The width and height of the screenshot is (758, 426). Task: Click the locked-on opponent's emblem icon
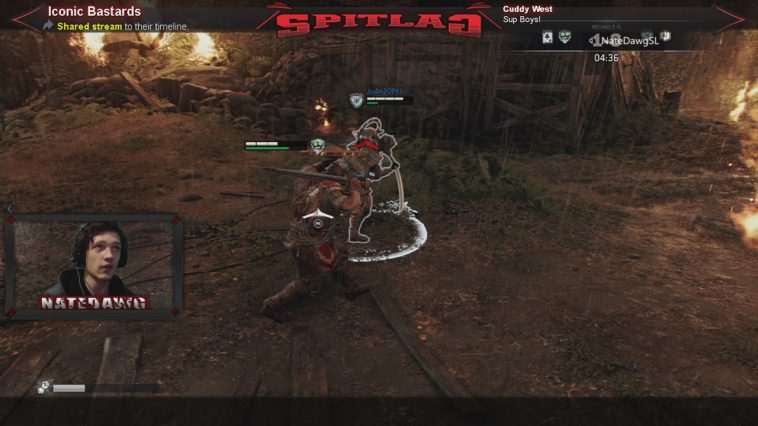click(356, 99)
